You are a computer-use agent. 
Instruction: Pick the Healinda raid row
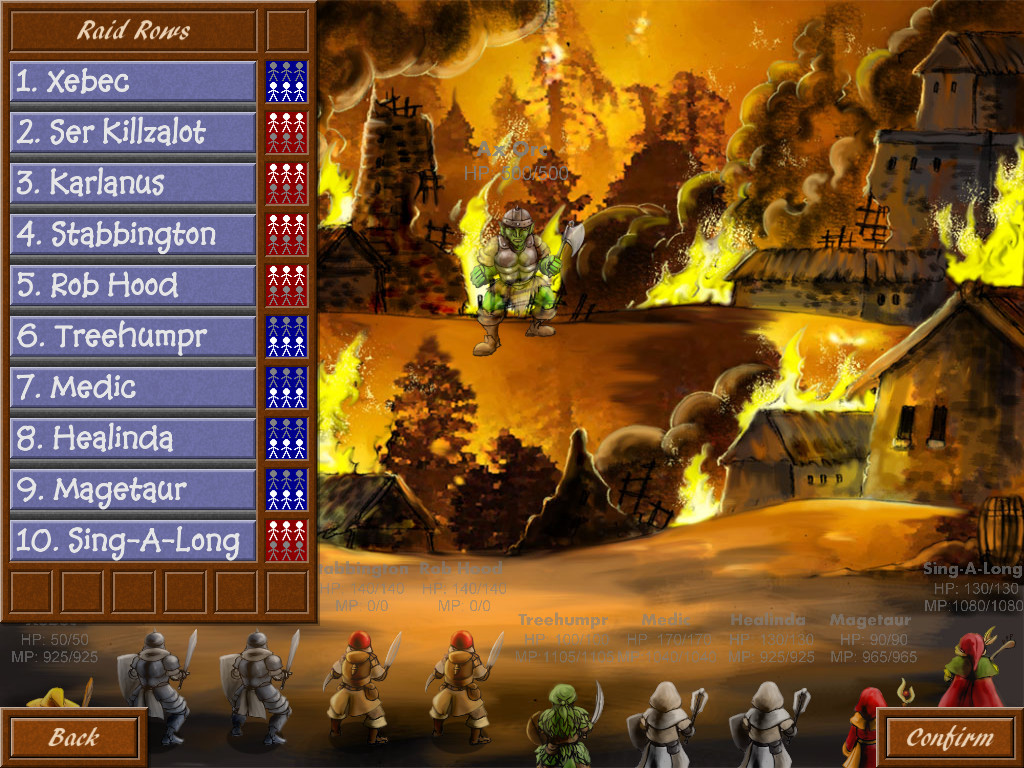click(x=133, y=439)
